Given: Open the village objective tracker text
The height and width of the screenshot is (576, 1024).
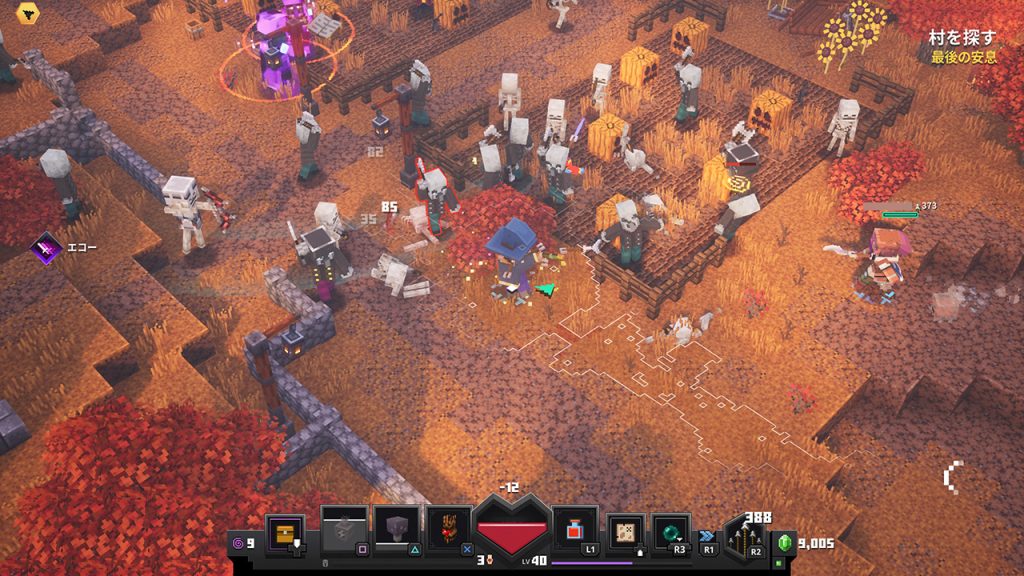Looking at the screenshot, I should tap(961, 46).
